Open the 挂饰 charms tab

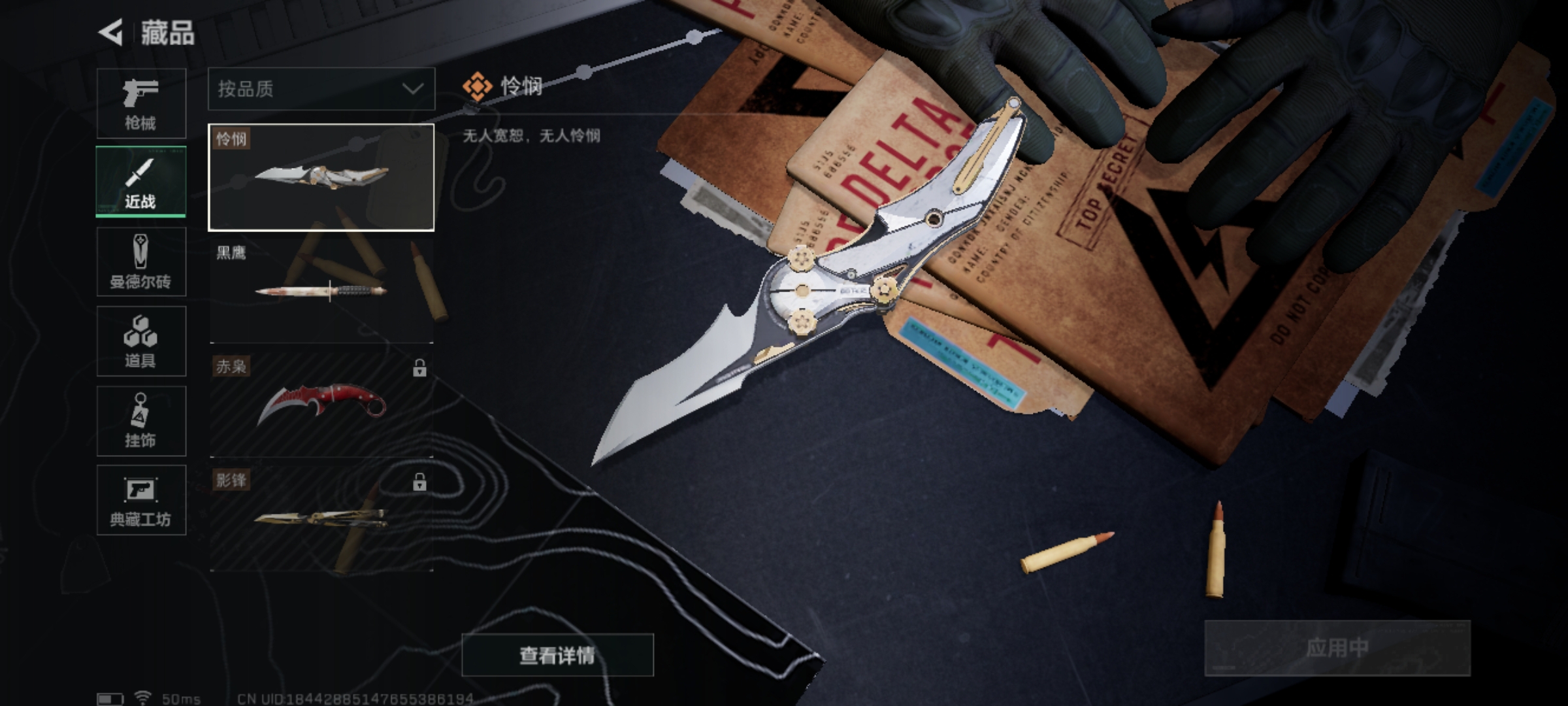pos(141,421)
